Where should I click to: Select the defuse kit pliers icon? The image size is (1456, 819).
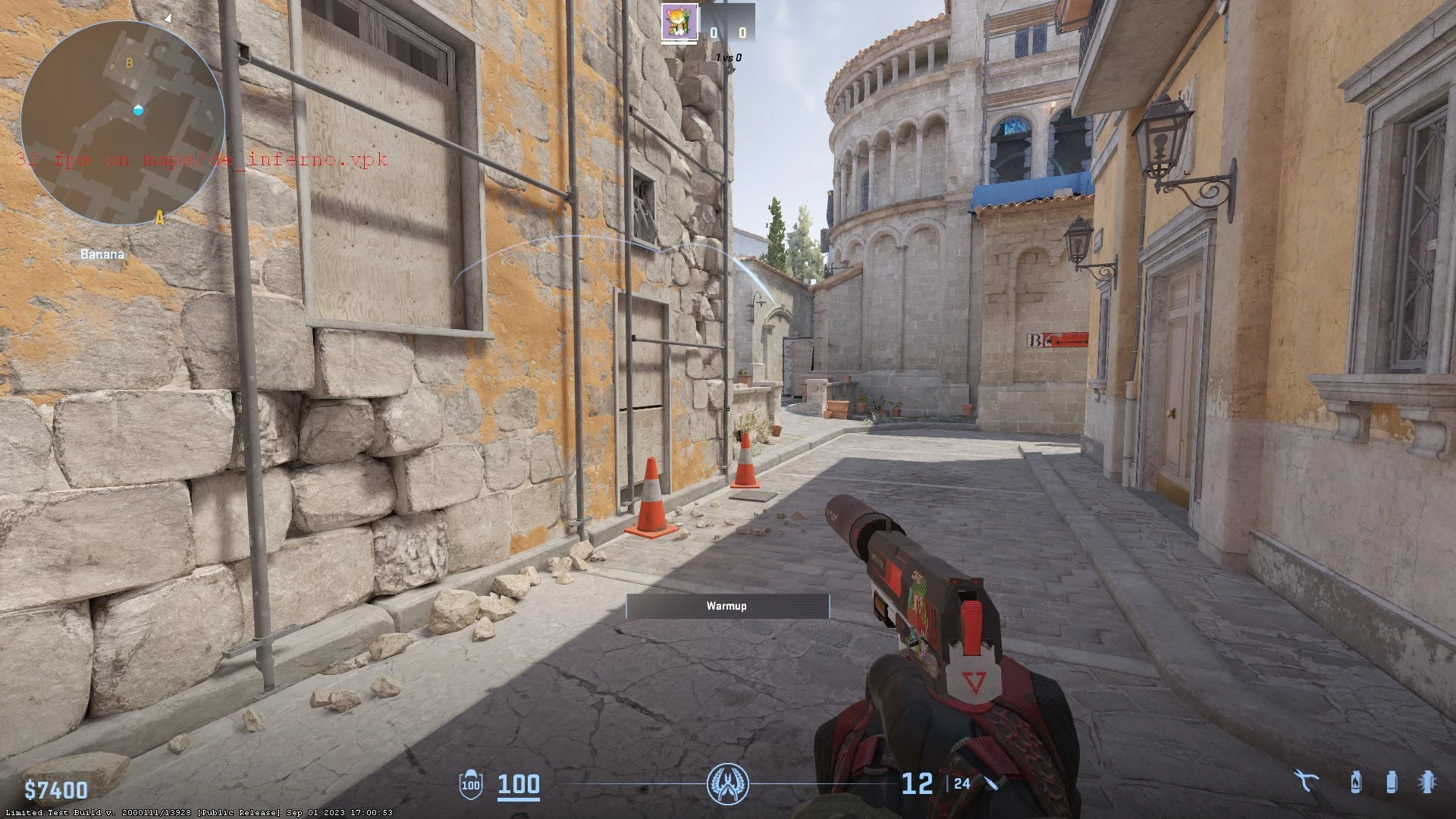(x=1307, y=782)
